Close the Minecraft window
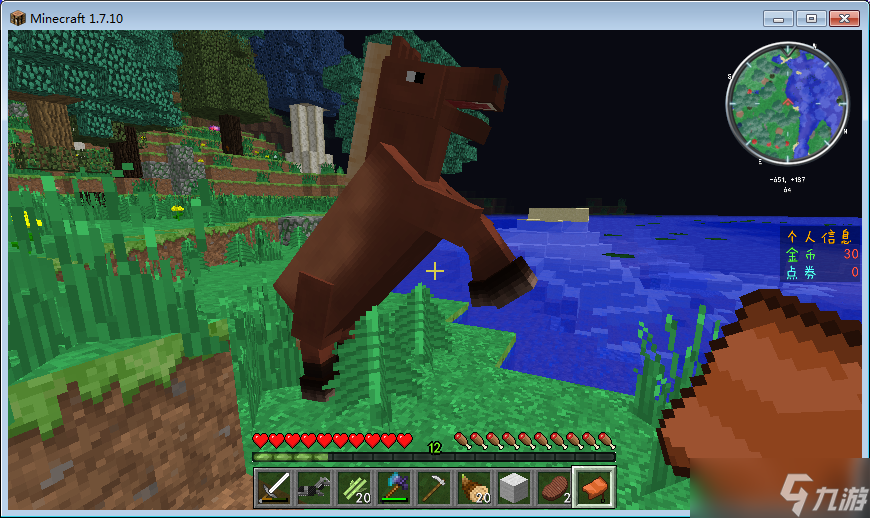The width and height of the screenshot is (870, 518). pos(843,18)
